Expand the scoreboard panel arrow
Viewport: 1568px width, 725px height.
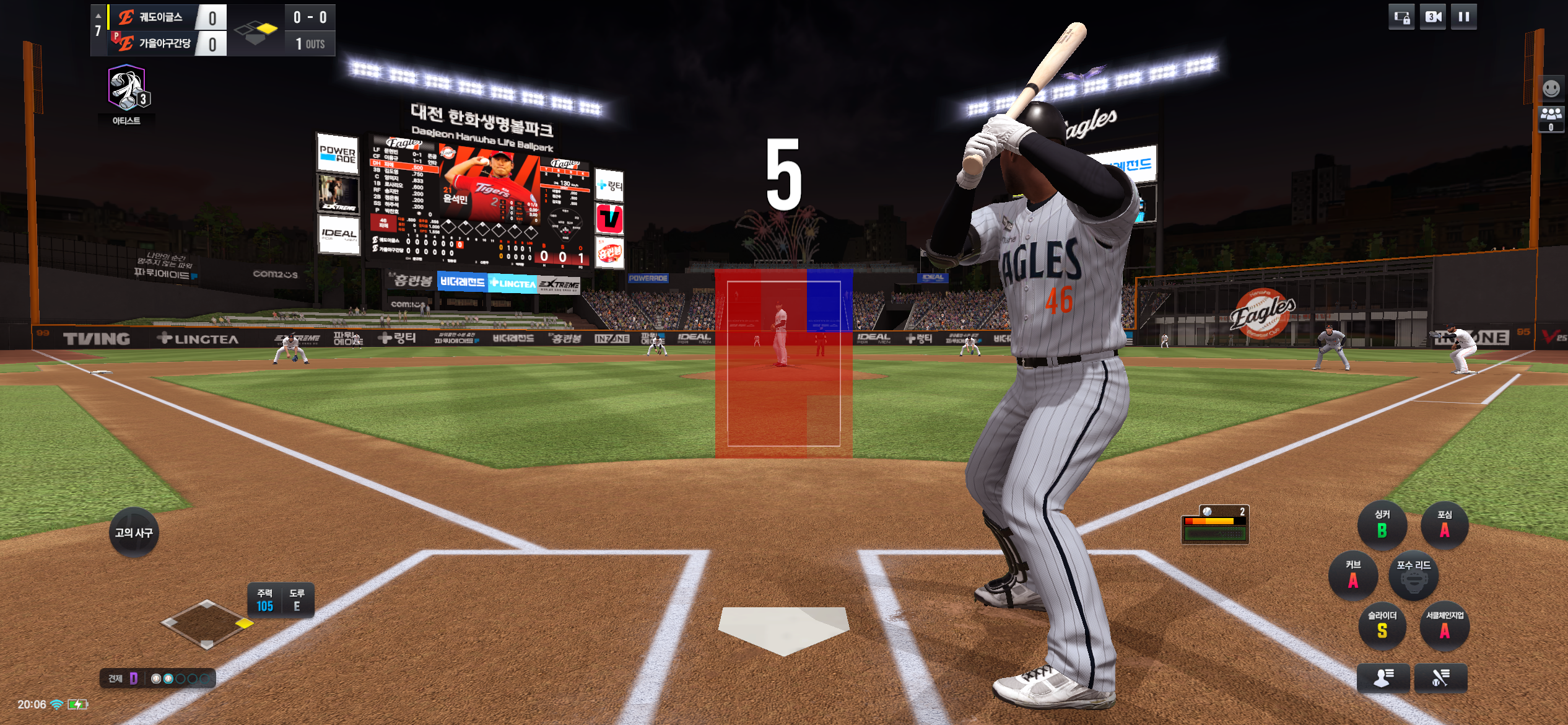pyautogui.click(x=98, y=15)
